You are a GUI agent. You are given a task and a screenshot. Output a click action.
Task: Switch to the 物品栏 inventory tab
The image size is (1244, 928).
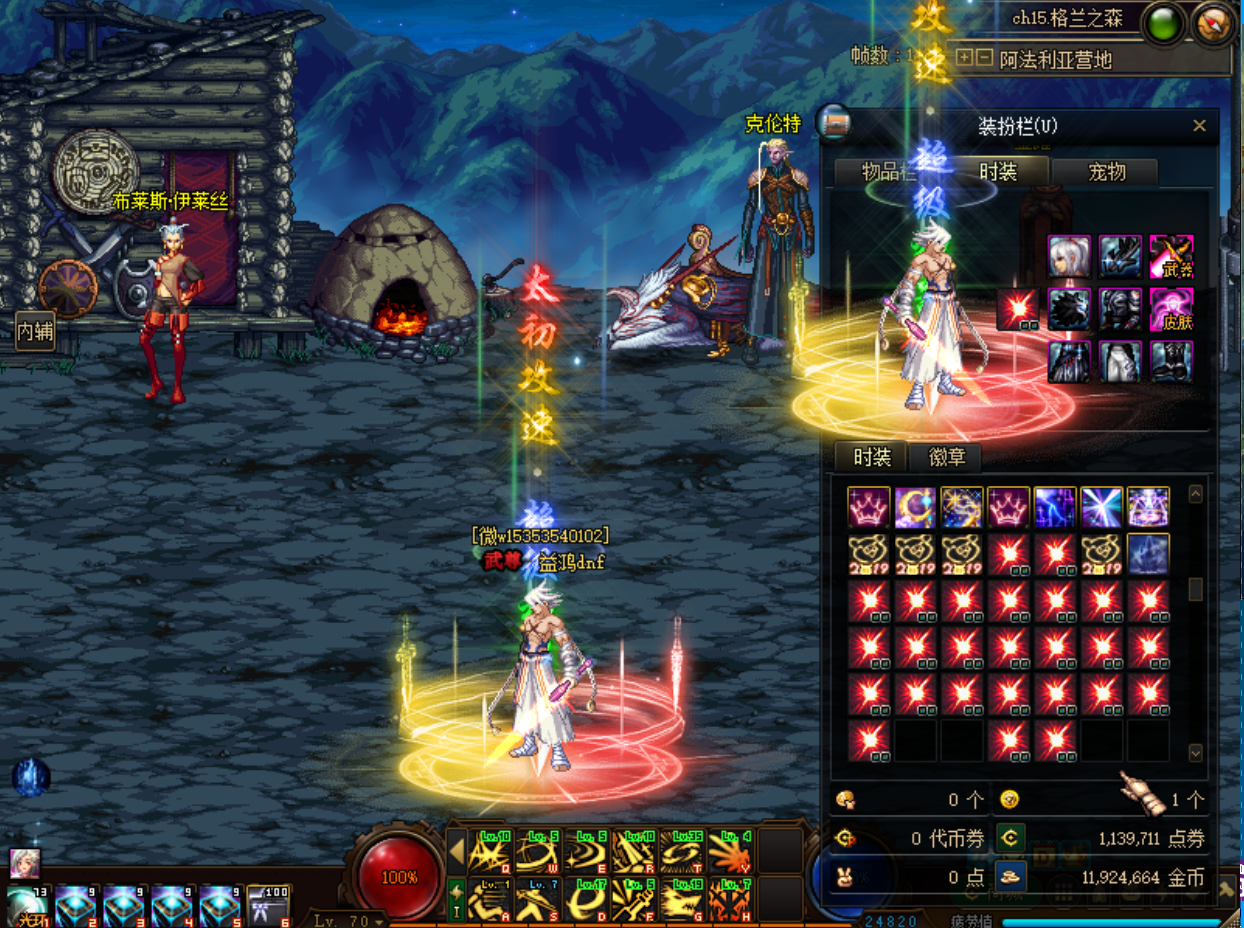(x=887, y=172)
